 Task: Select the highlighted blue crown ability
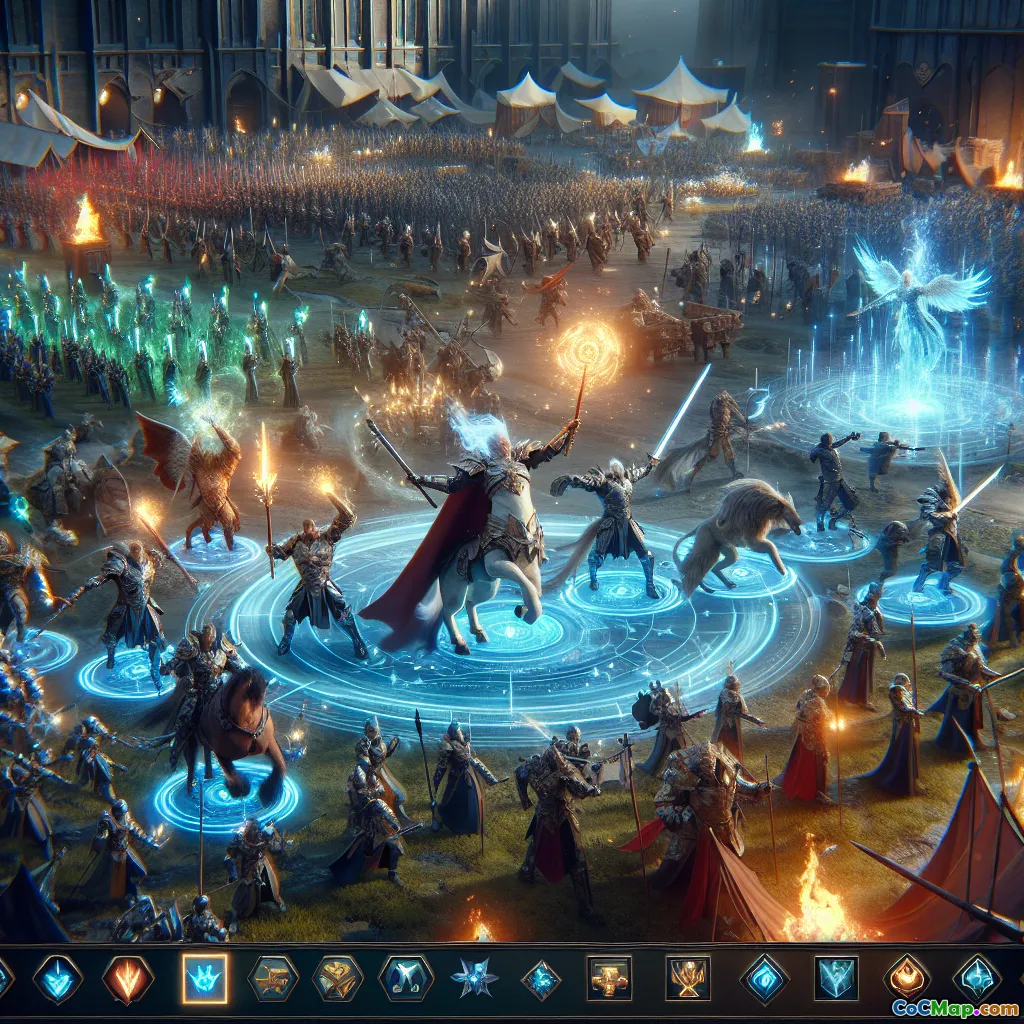pyautogui.click(x=205, y=978)
